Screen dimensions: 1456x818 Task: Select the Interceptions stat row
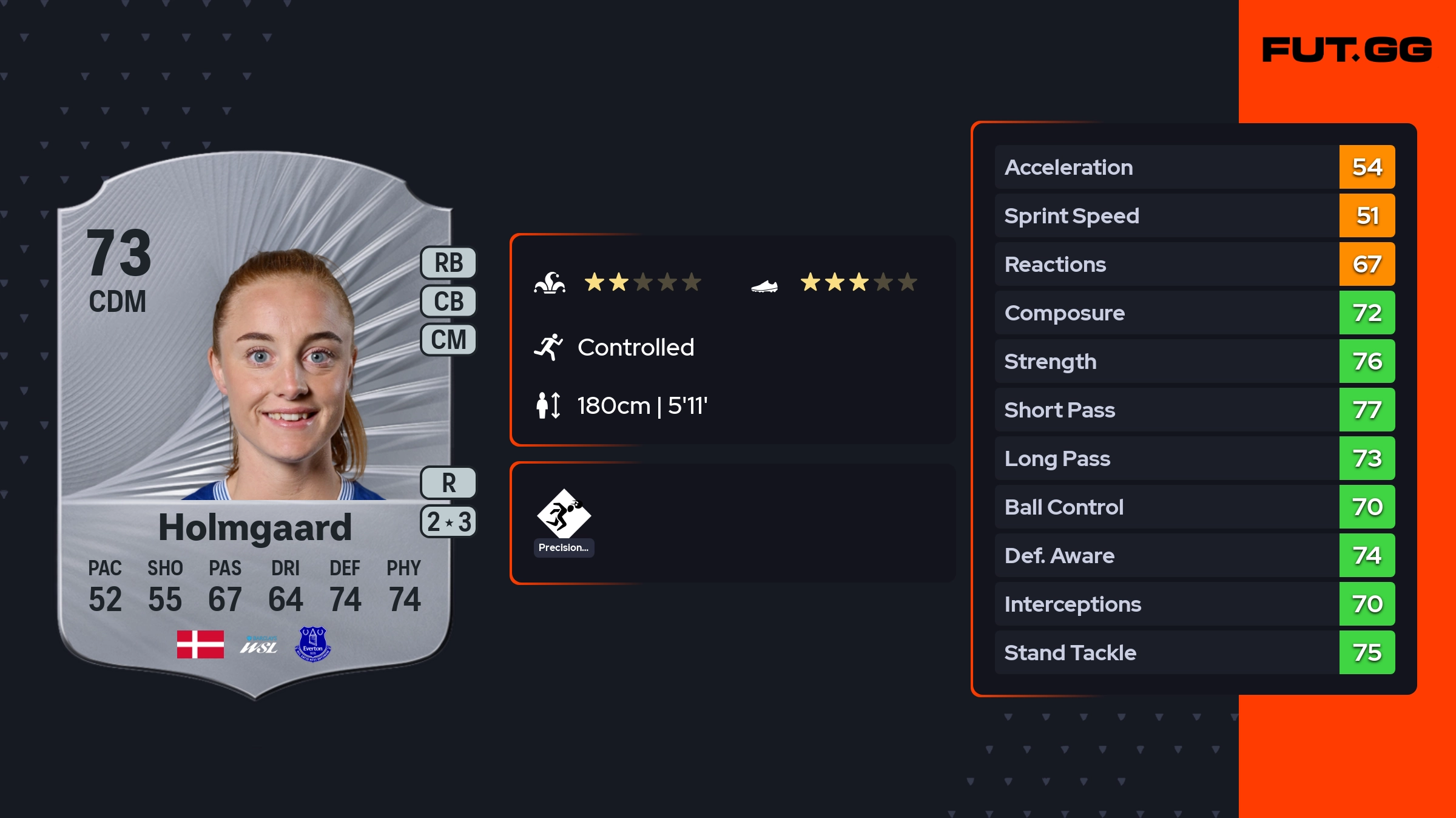1194,604
